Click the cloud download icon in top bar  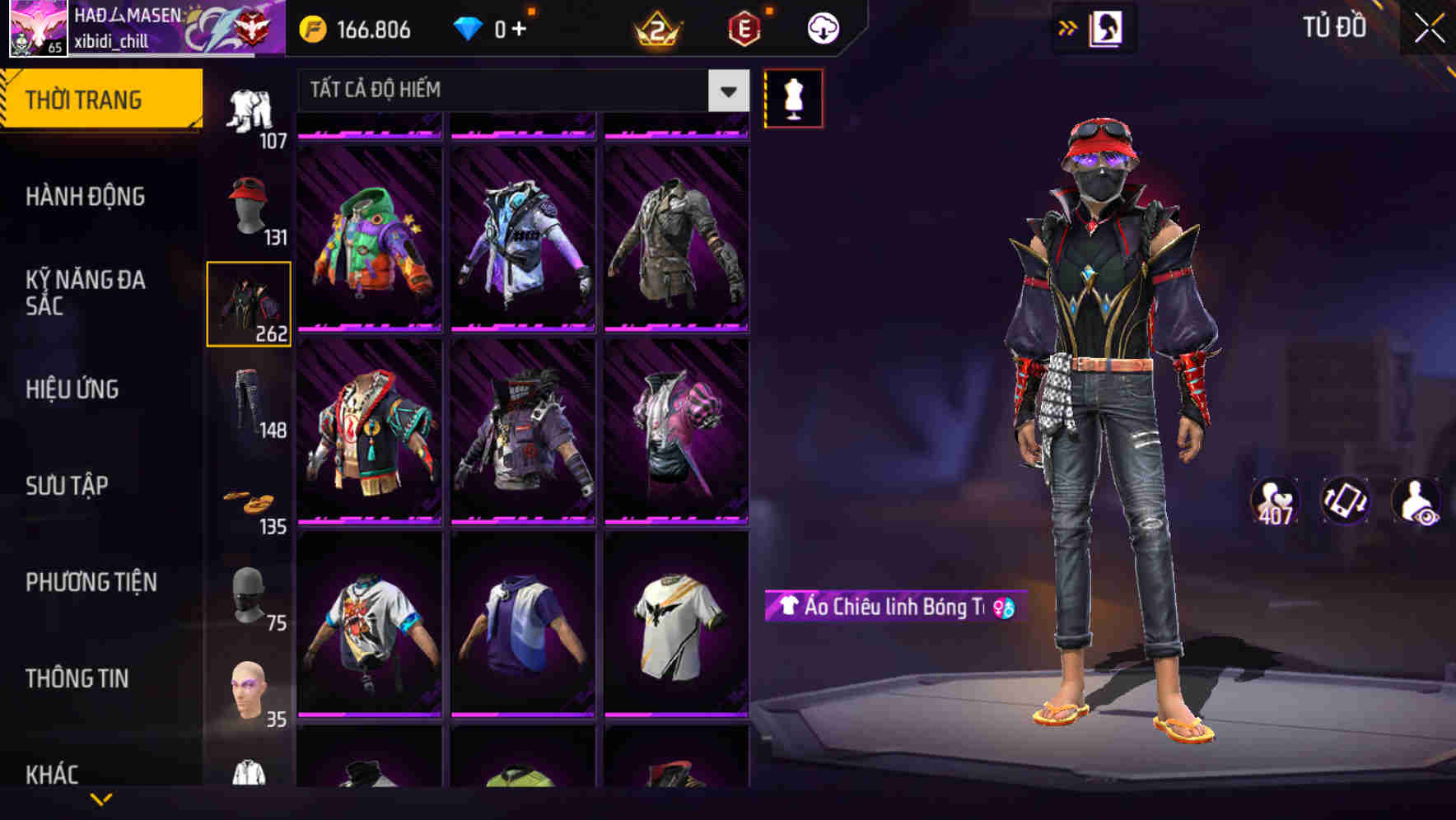(821, 27)
